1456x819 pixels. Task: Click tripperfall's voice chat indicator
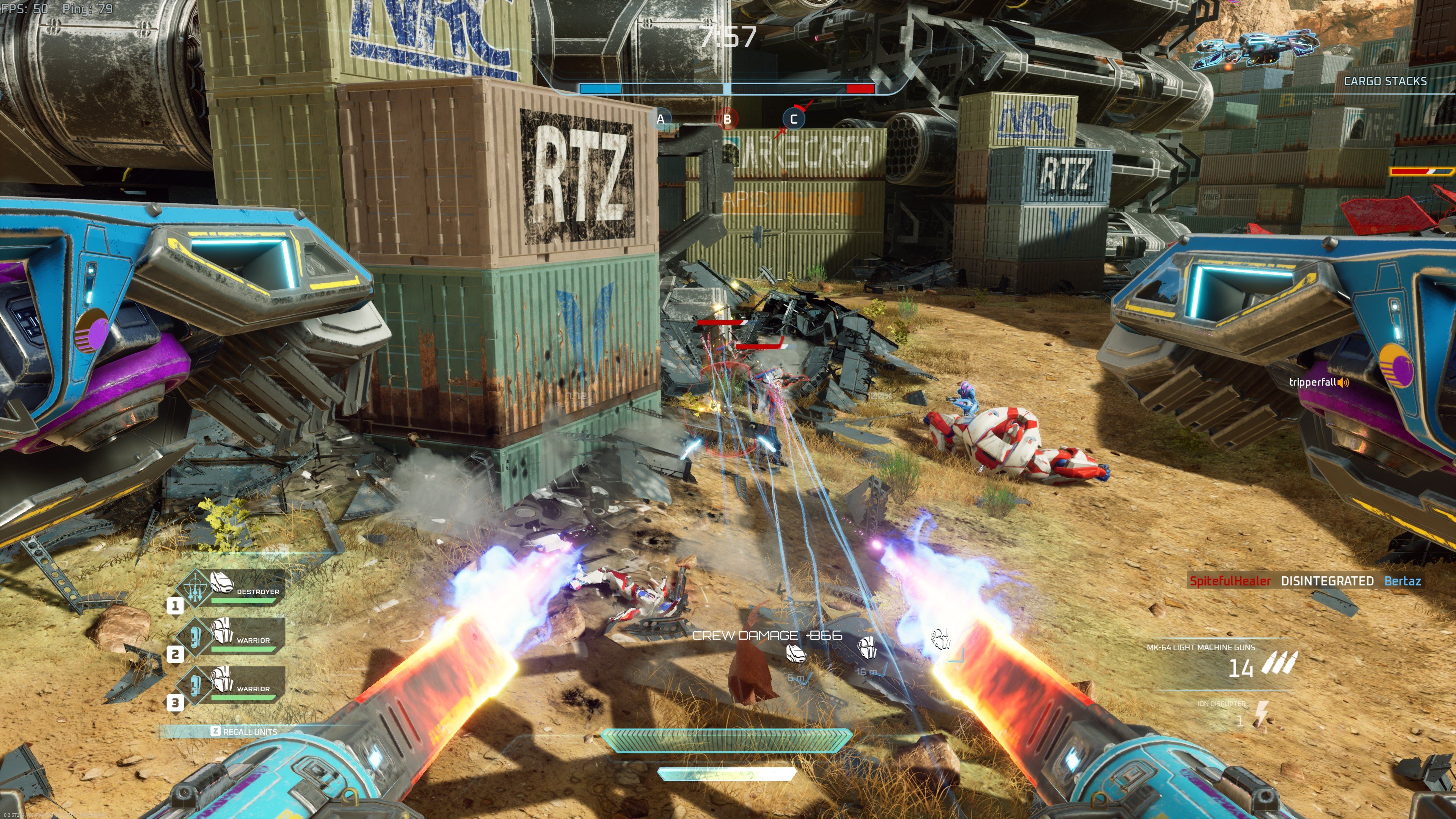1343,383
